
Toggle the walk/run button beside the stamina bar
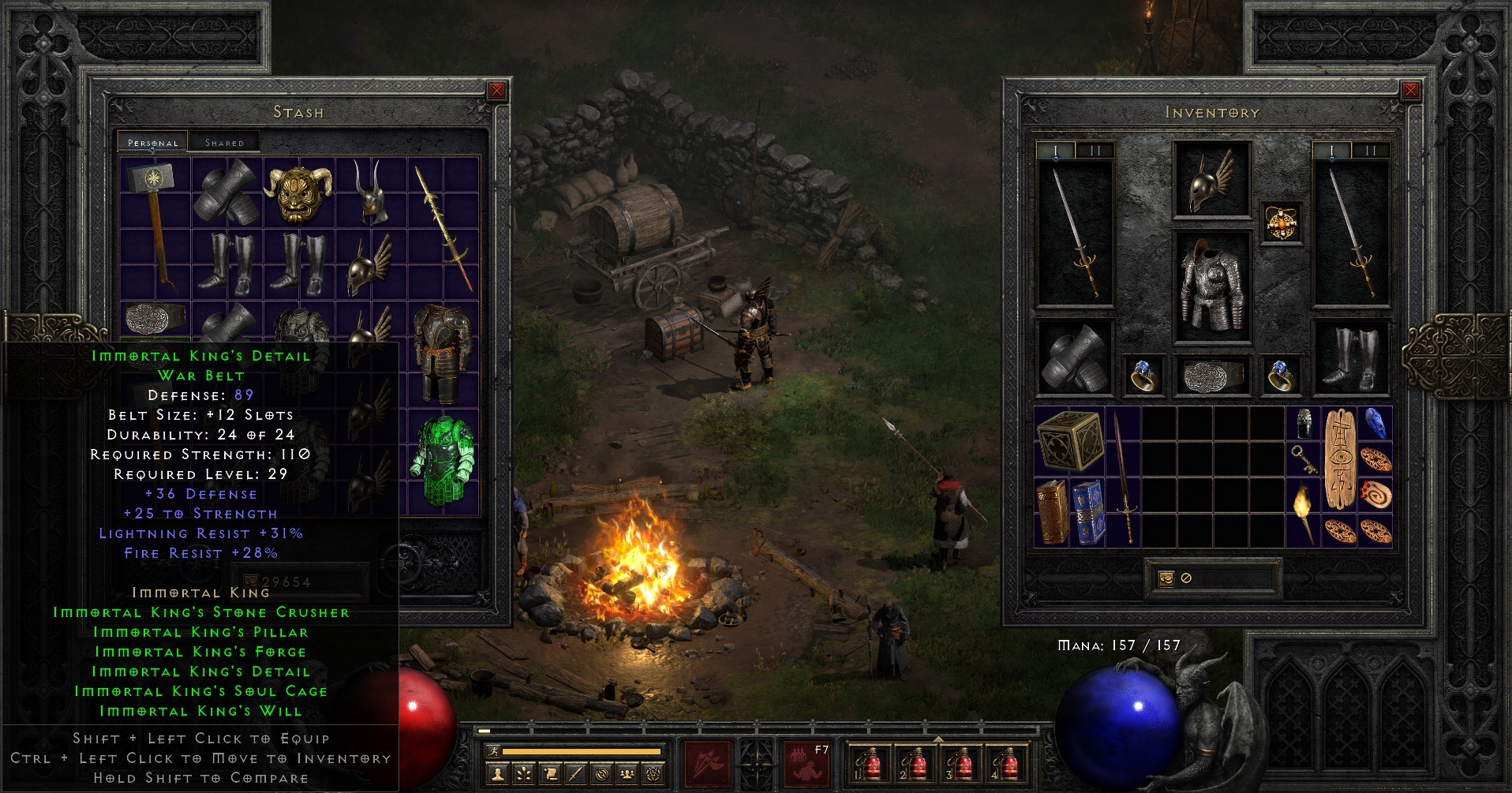pos(492,751)
